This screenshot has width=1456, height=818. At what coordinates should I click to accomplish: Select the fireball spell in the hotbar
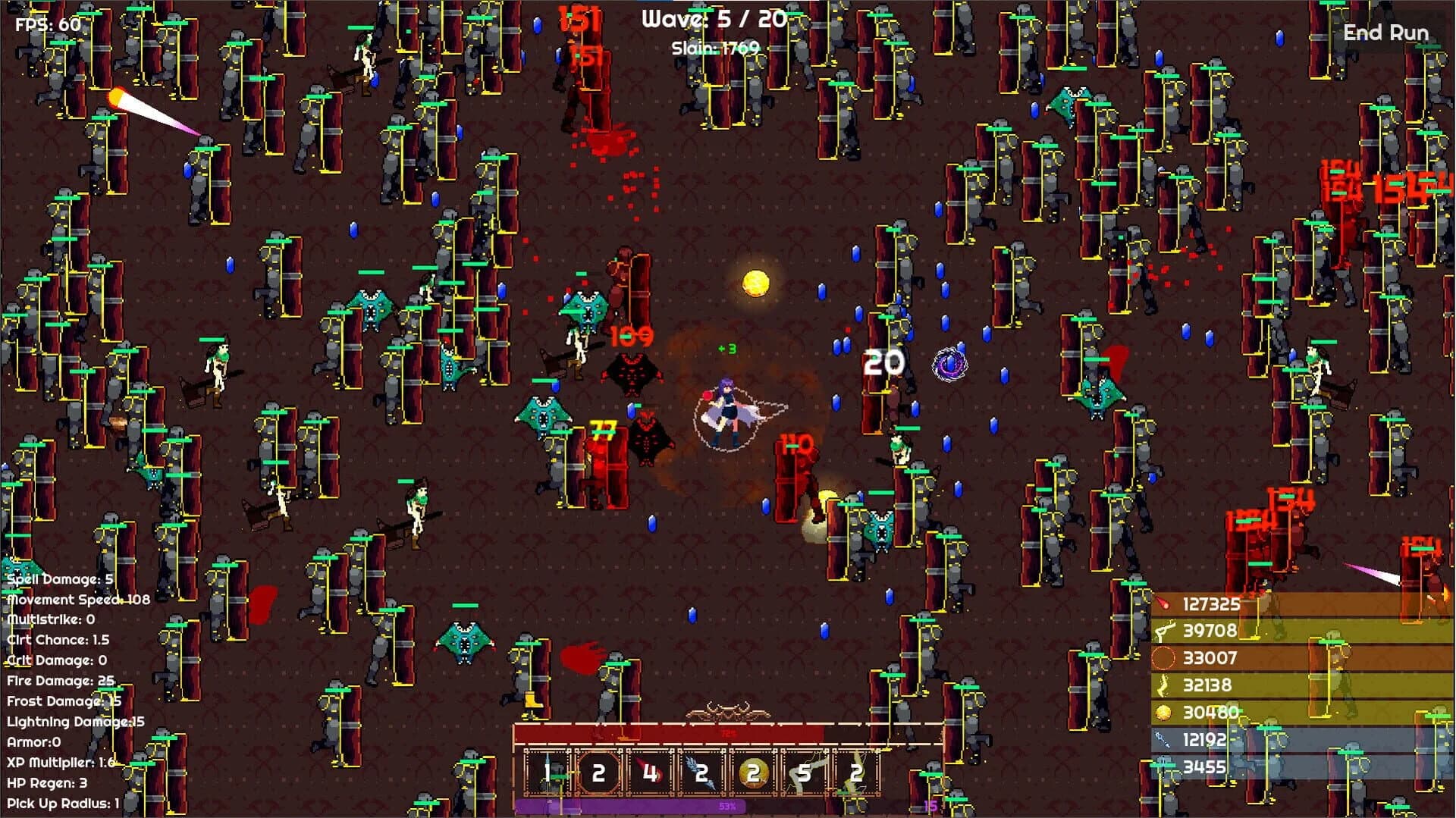pos(650,775)
